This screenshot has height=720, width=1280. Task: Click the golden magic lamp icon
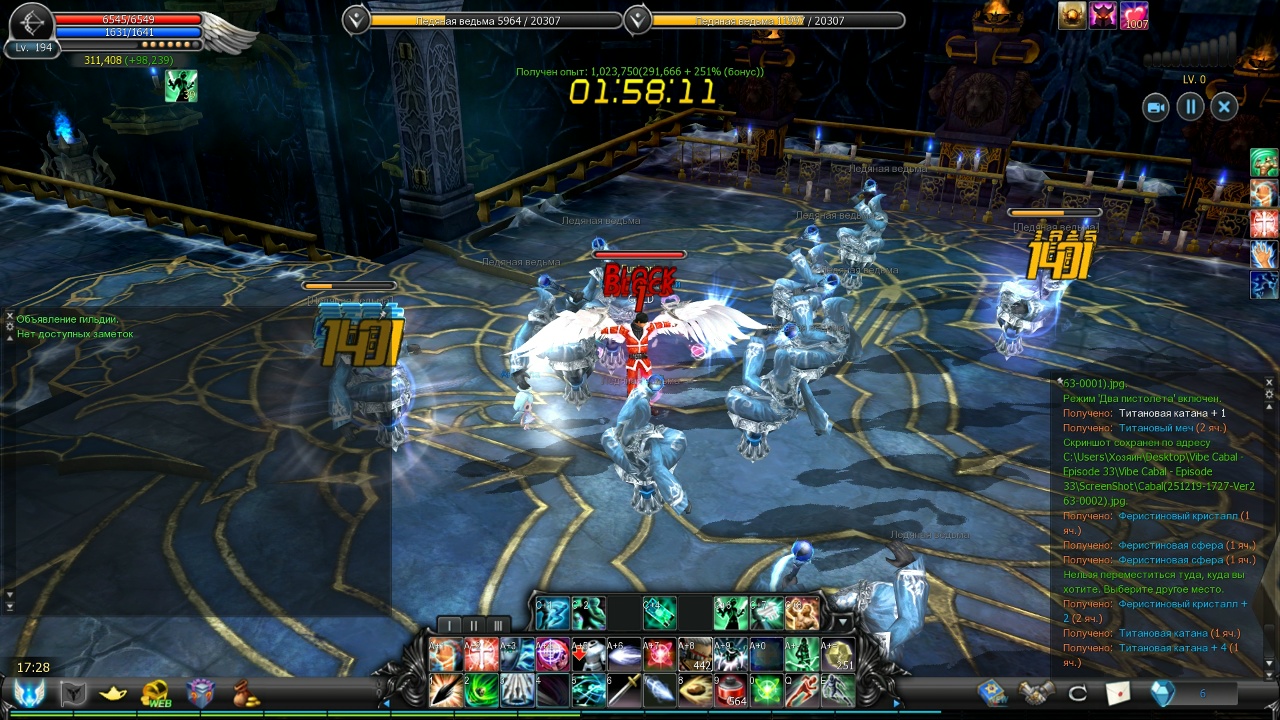tap(113, 693)
